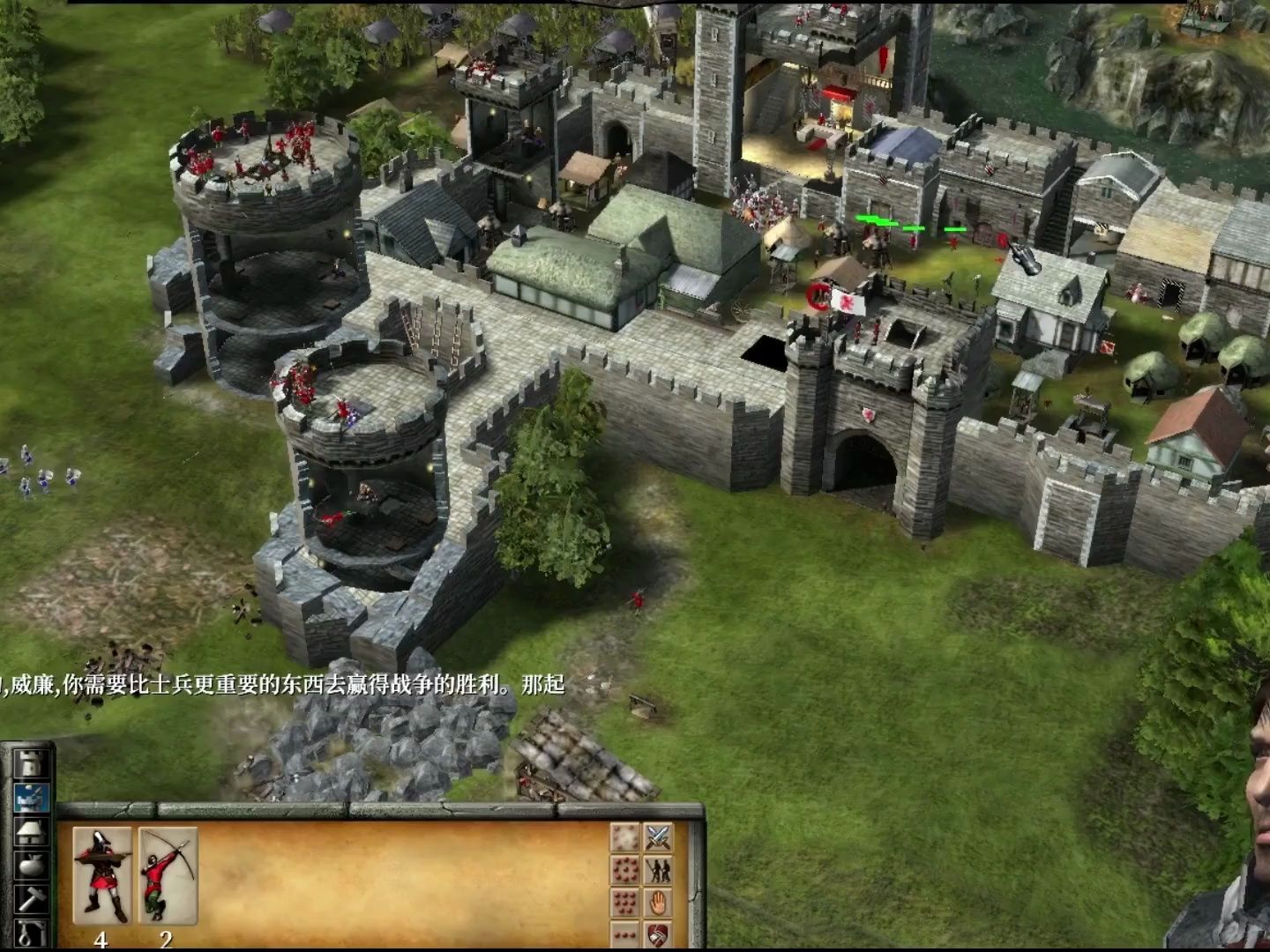
Task: Open the apple food buildings category
Action: click(x=33, y=866)
